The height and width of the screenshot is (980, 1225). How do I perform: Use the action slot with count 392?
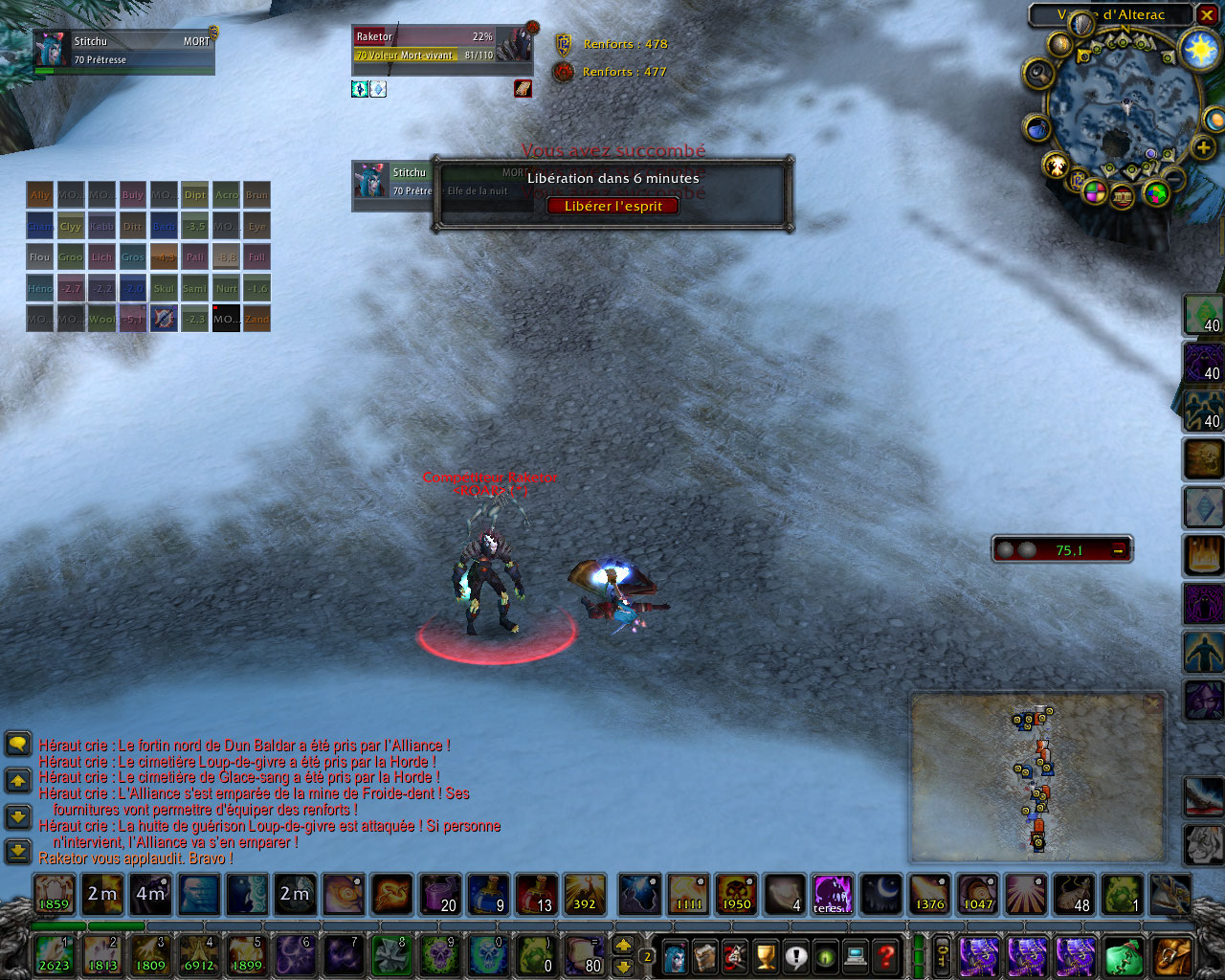(584, 894)
